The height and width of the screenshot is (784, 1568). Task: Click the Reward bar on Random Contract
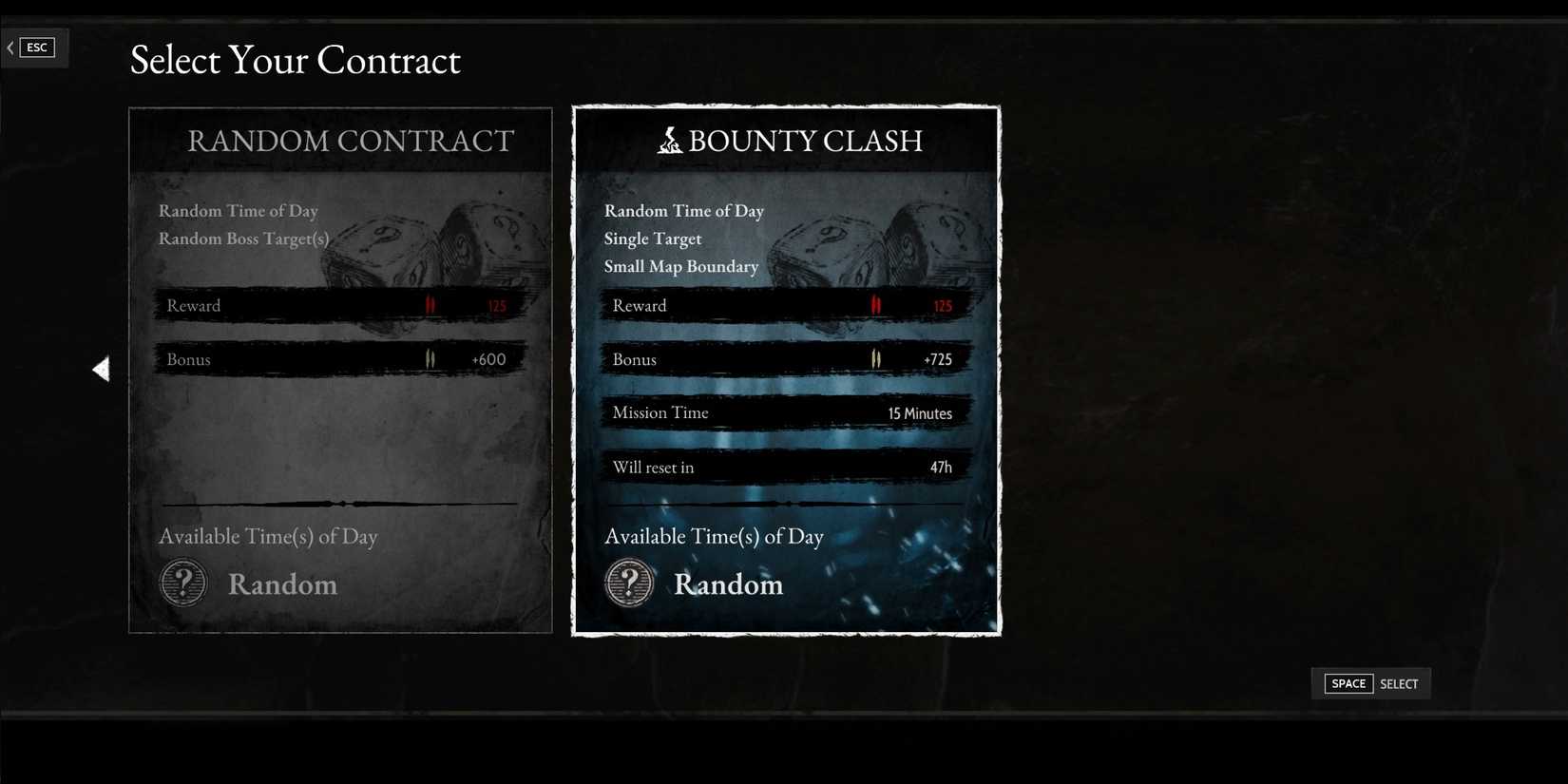[x=339, y=305]
